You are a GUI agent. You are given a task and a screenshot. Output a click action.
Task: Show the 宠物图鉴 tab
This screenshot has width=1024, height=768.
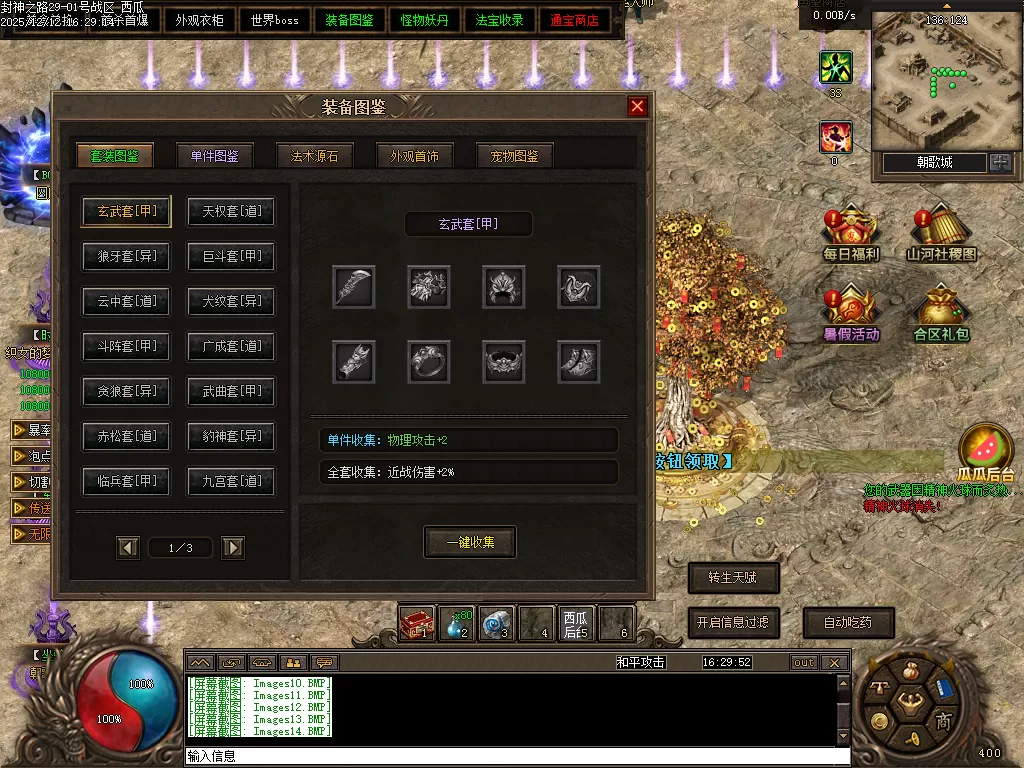pyautogui.click(x=515, y=156)
